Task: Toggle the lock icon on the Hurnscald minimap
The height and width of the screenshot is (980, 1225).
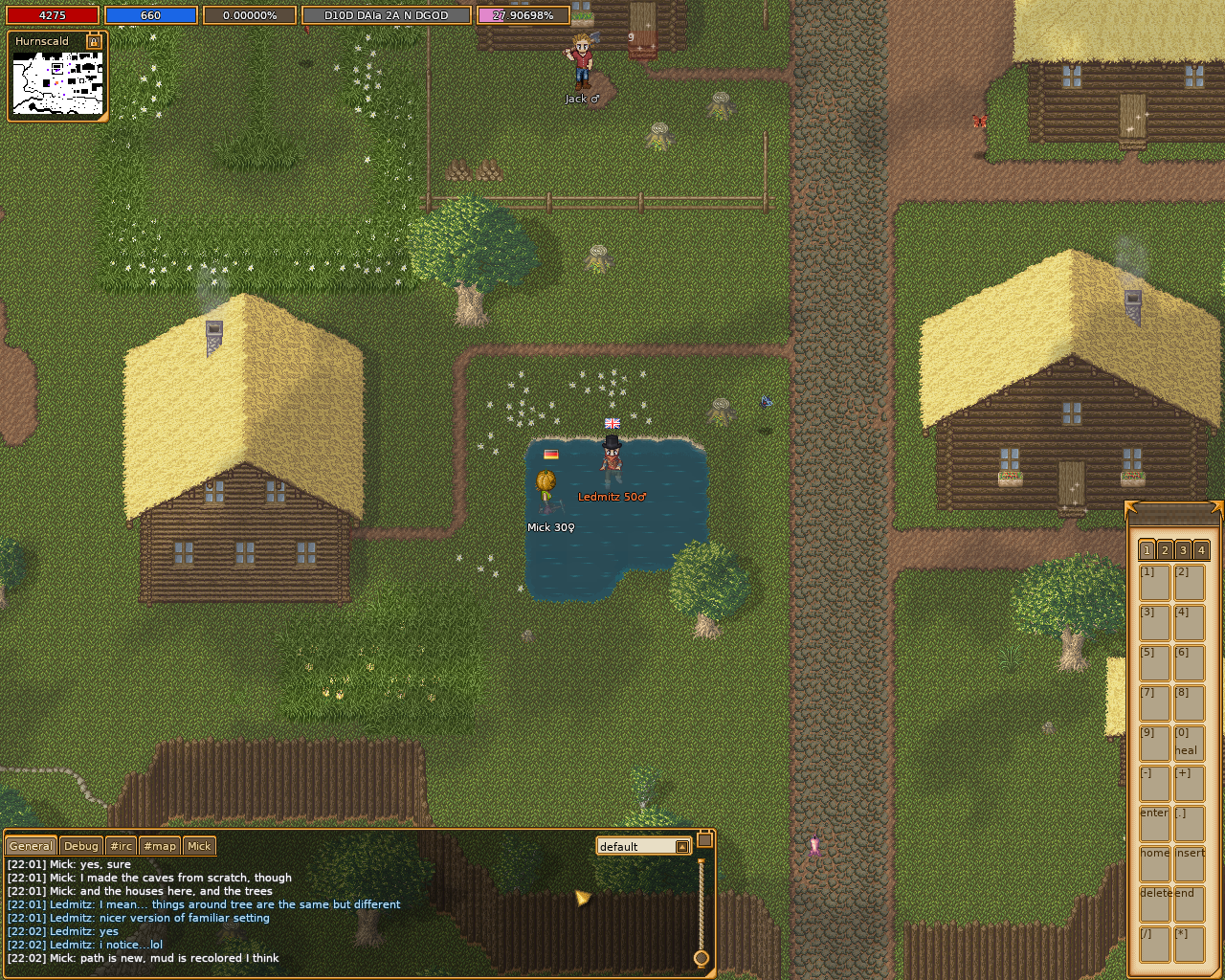Action: [92, 43]
